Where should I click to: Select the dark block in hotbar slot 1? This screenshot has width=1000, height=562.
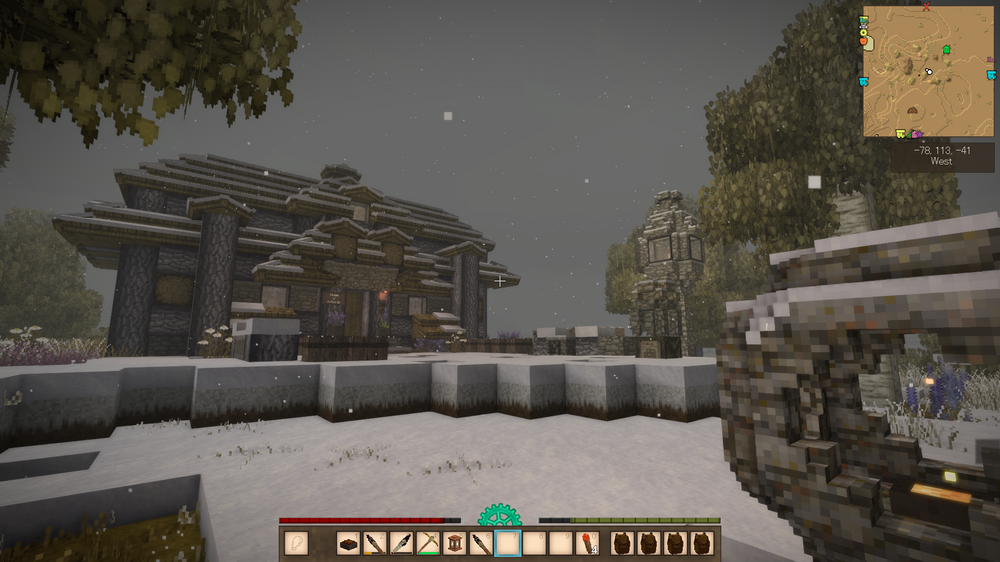(347, 543)
